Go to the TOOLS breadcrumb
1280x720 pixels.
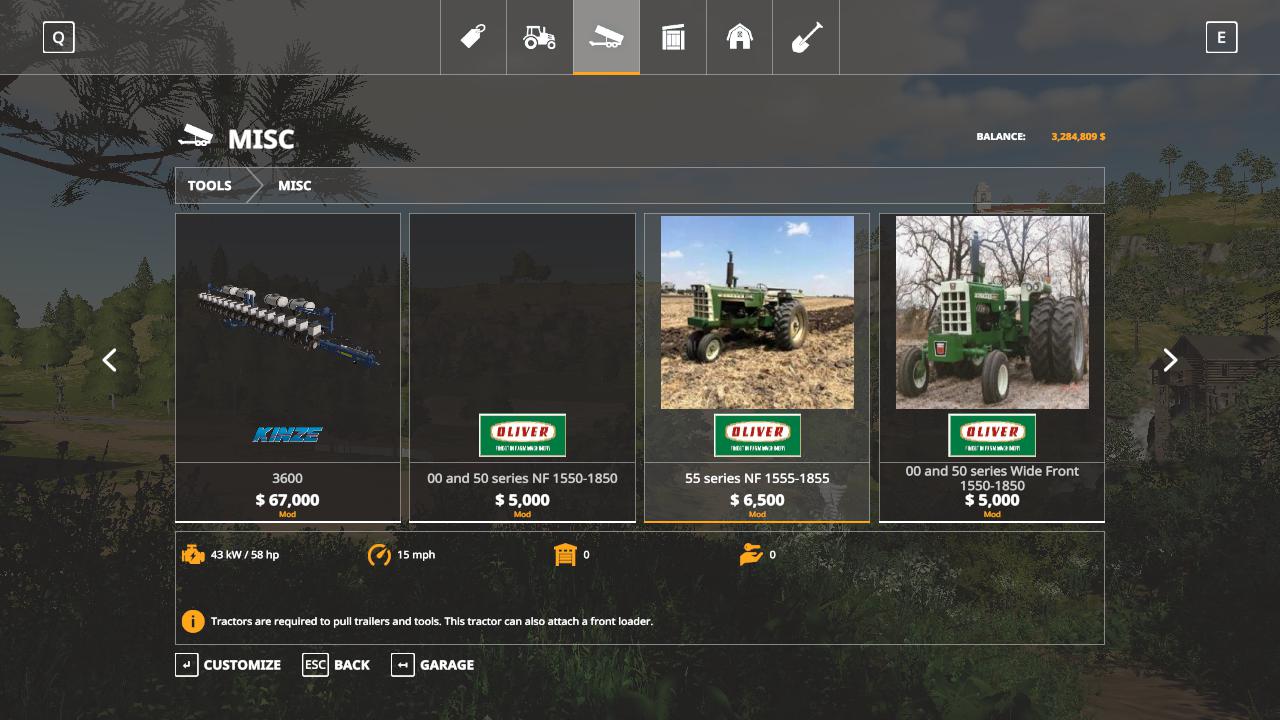point(210,186)
